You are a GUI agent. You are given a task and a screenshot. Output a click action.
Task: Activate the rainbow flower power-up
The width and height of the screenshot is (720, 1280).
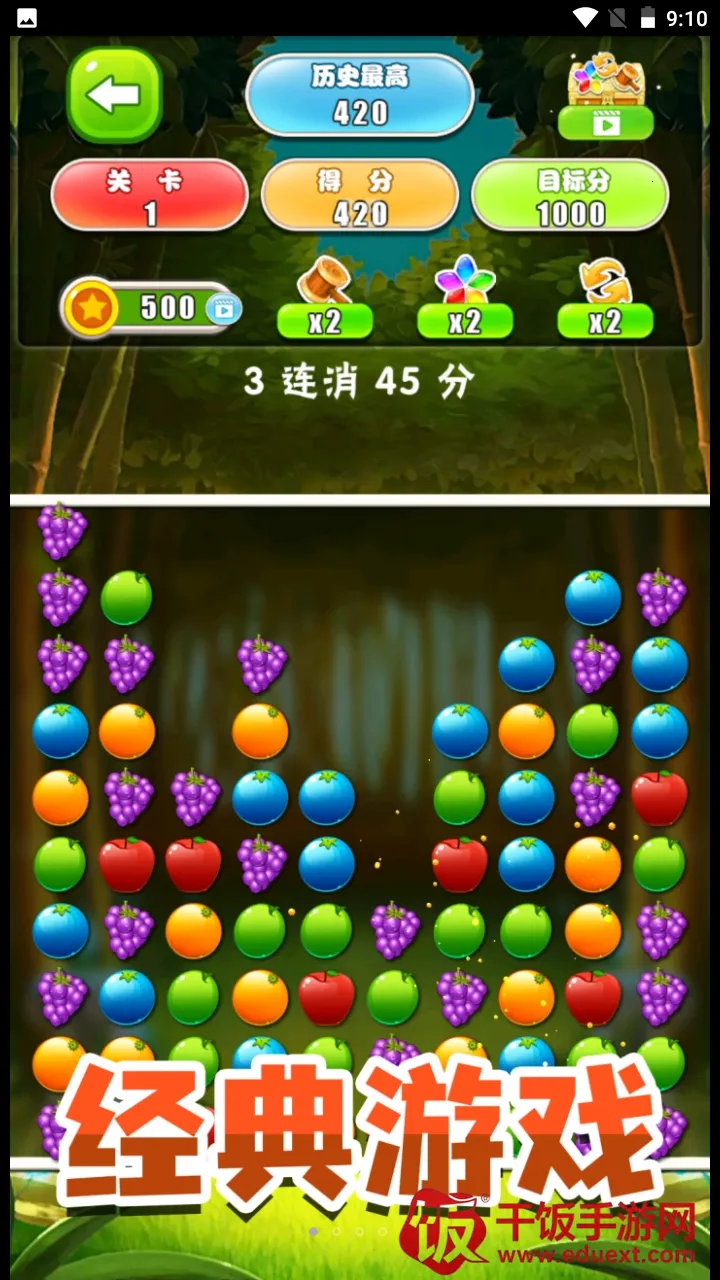(x=464, y=299)
